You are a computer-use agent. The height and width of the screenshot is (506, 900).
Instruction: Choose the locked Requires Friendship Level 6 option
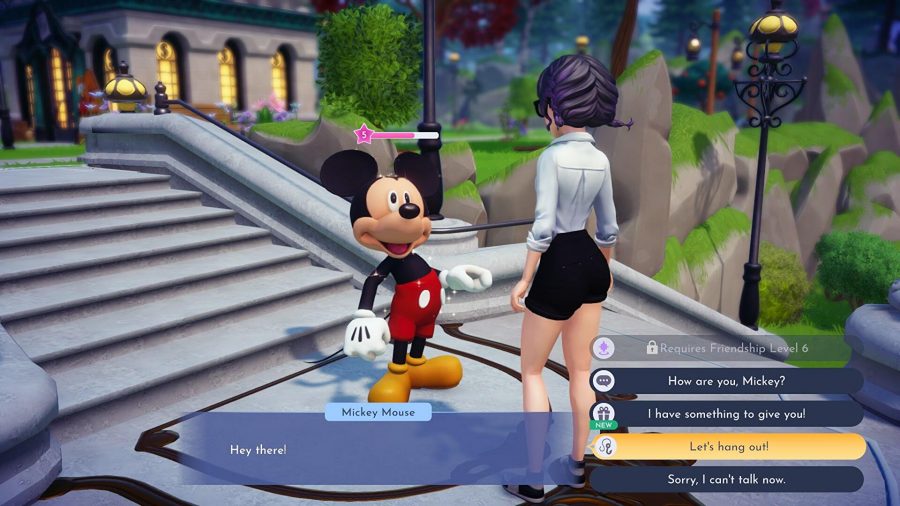725,348
